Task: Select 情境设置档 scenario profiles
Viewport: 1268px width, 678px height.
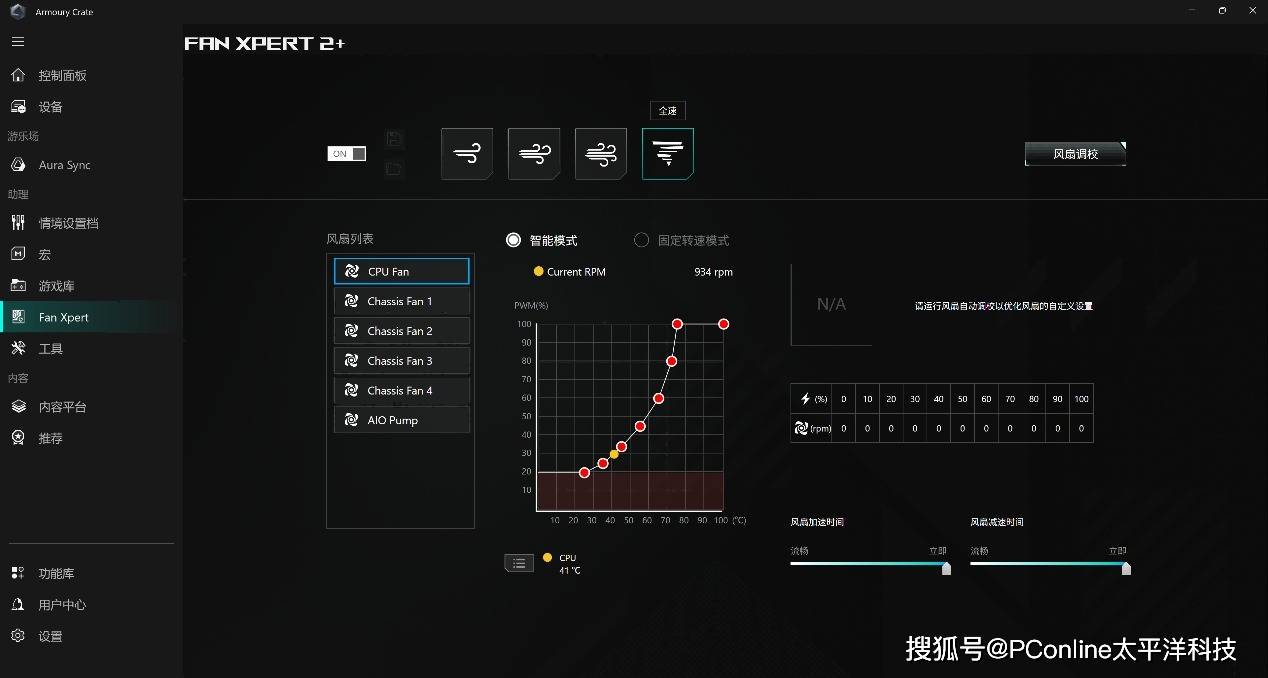Action: click(68, 223)
